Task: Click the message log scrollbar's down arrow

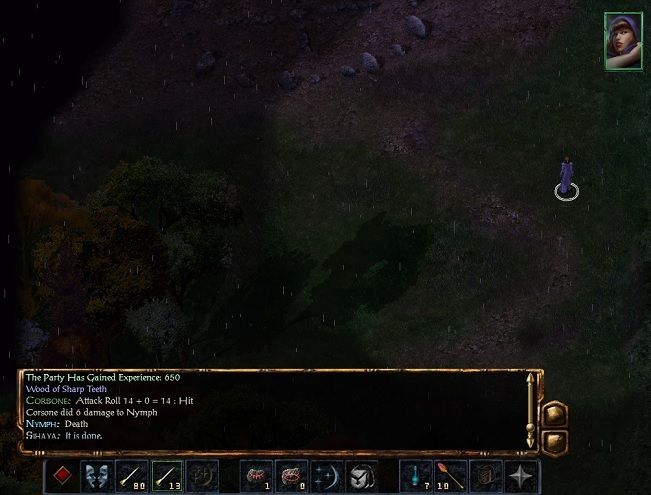Action: click(x=532, y=441)
